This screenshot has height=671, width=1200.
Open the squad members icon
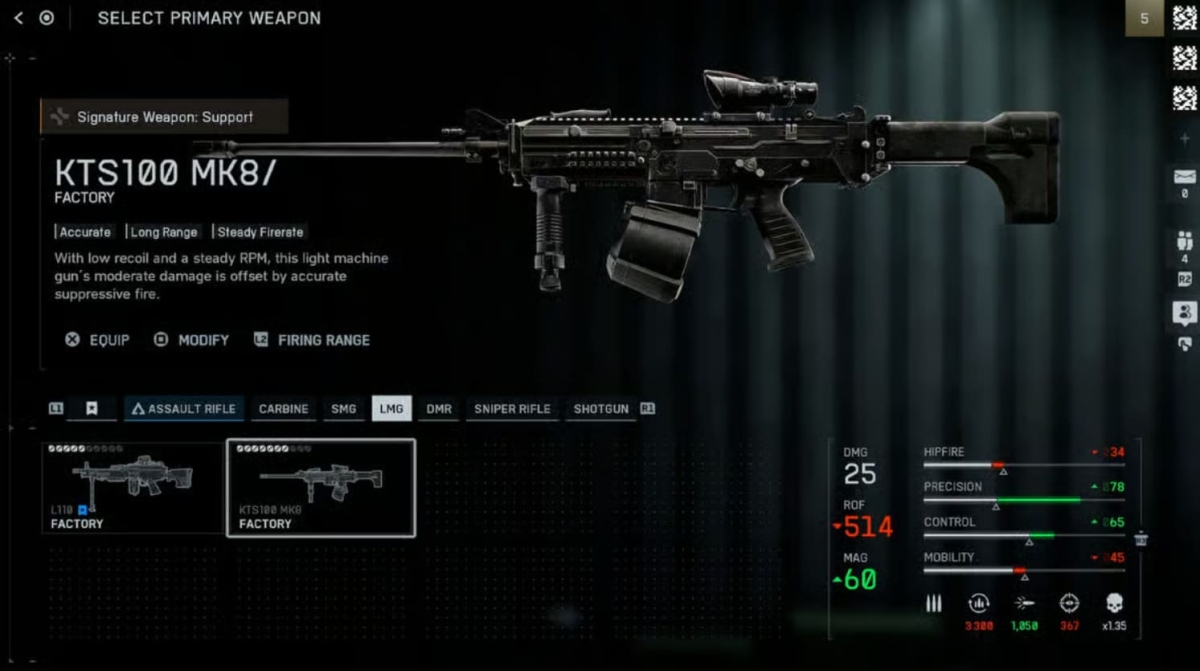pyautogui.click(x=1184, y=241)
